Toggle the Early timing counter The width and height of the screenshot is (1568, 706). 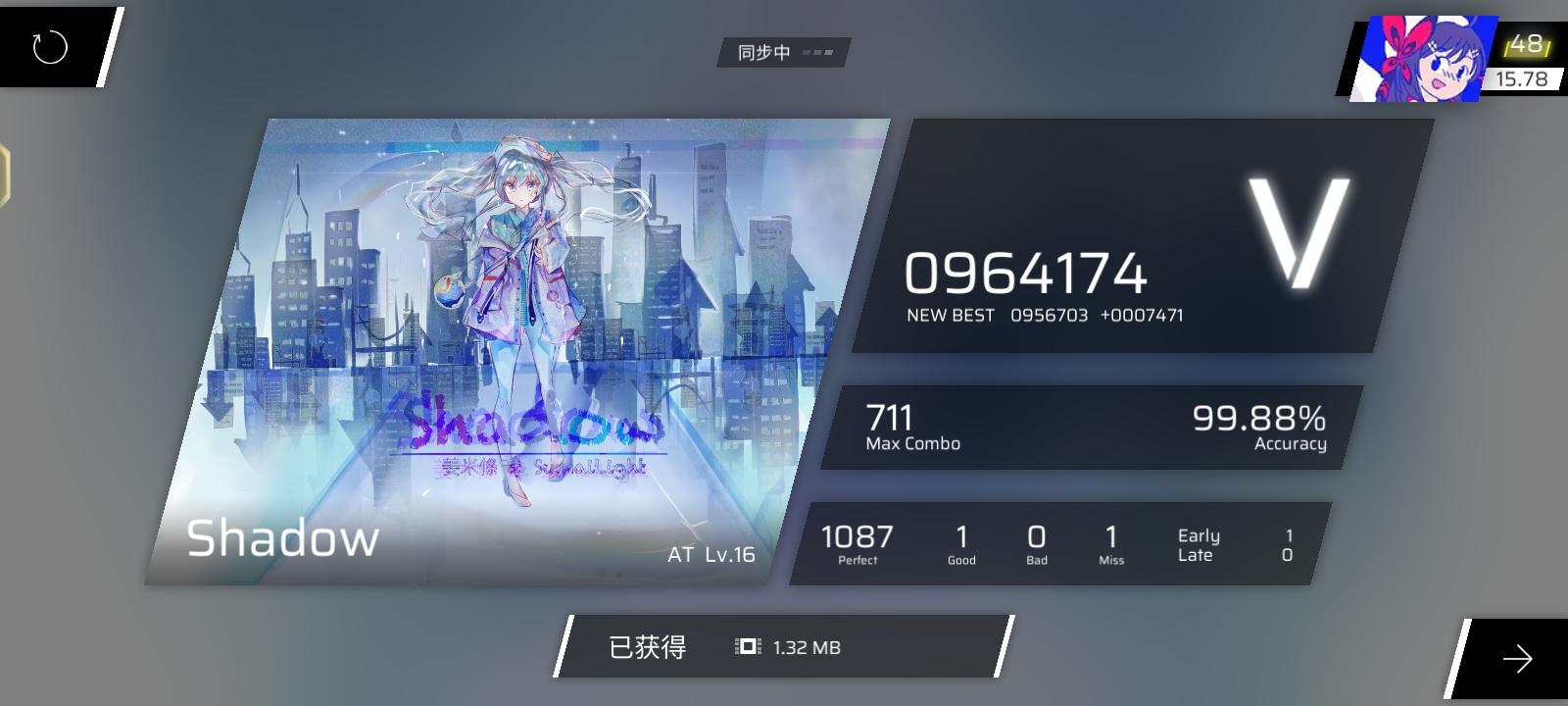point(1200,535)
